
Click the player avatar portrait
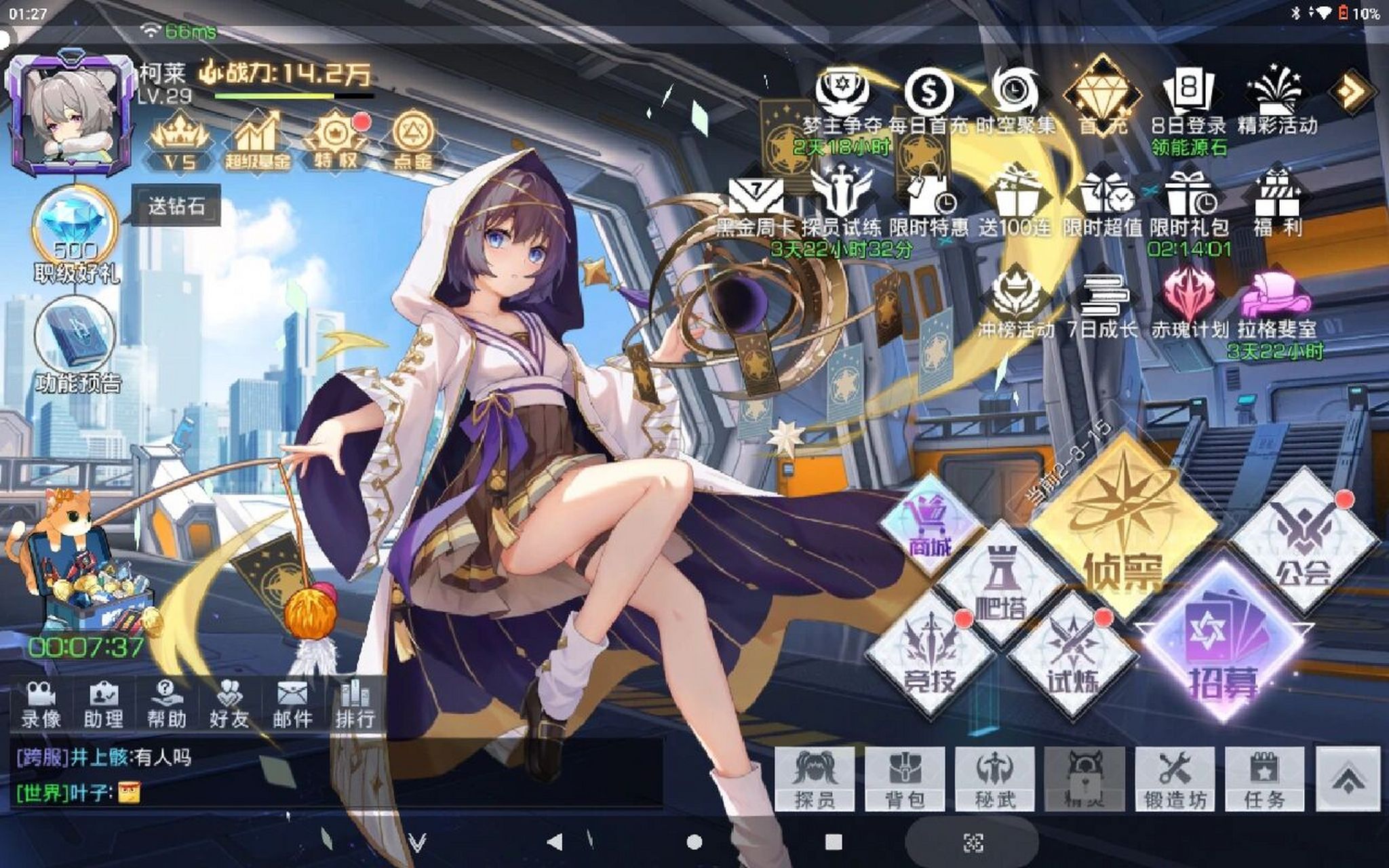[x=71, y=117]
